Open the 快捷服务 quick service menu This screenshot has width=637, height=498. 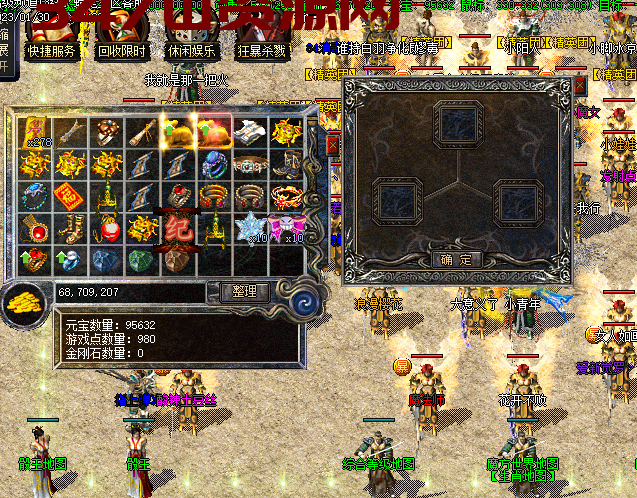click(x=51, y=52)
